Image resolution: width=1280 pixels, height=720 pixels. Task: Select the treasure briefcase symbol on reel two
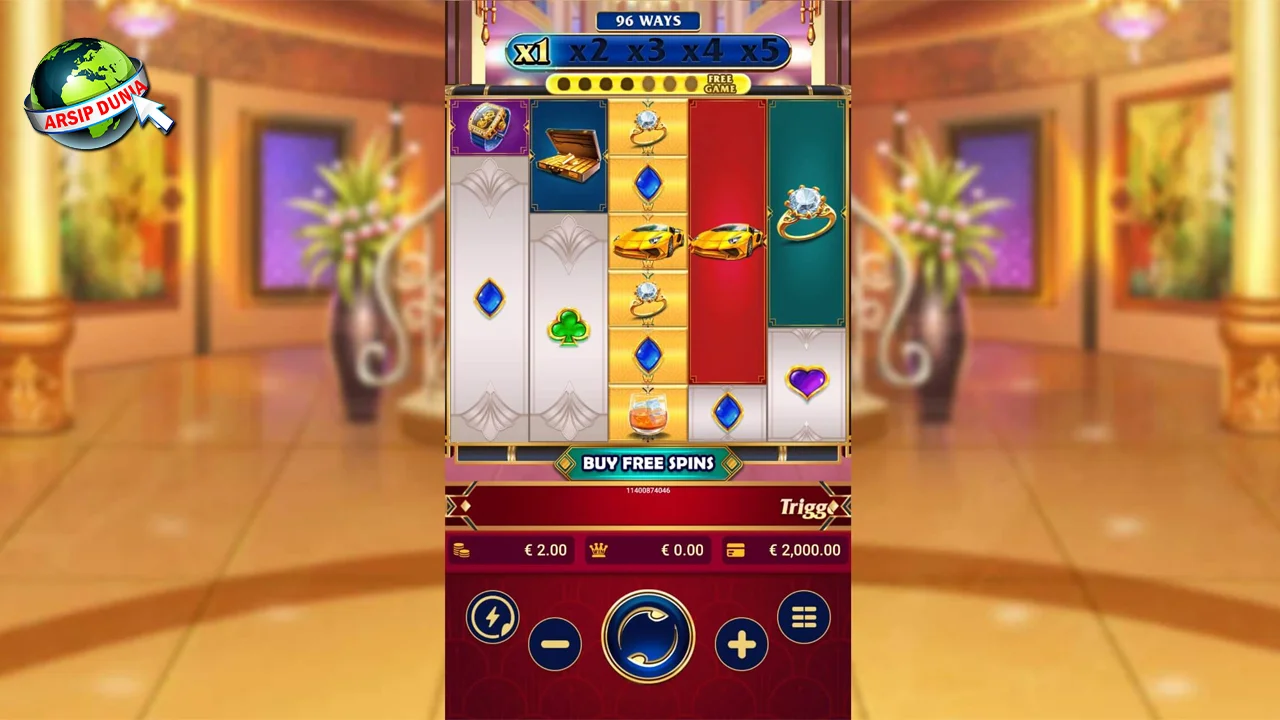pyautogui.click(x=568, y=155)
